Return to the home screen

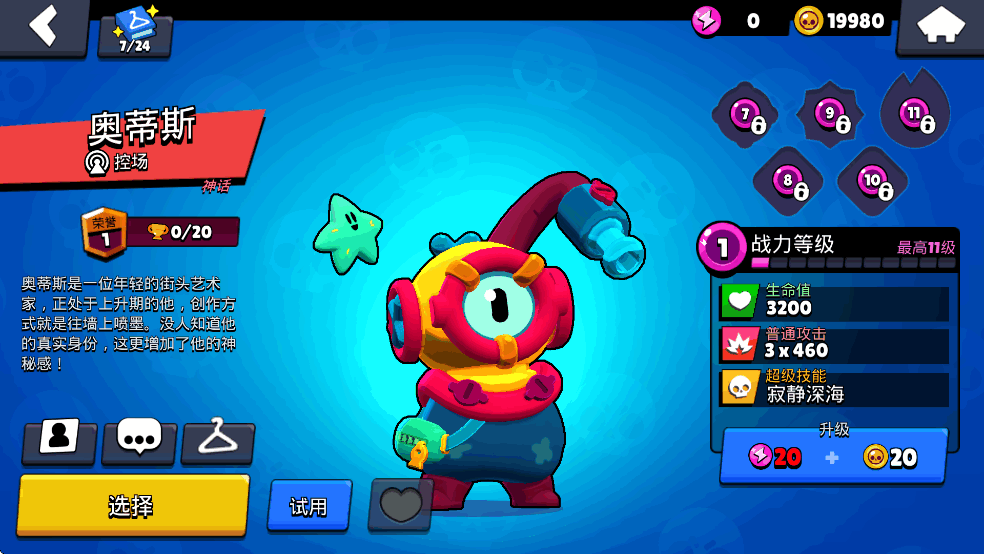940,27
